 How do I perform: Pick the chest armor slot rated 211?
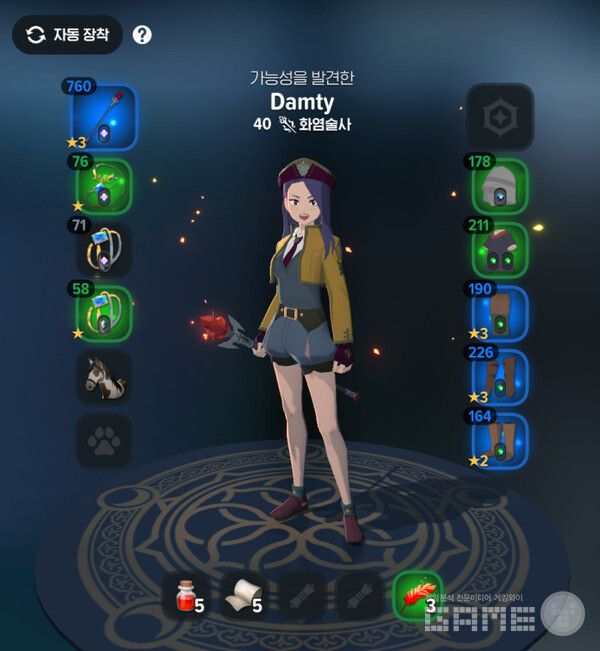click(x=499, y=249)
